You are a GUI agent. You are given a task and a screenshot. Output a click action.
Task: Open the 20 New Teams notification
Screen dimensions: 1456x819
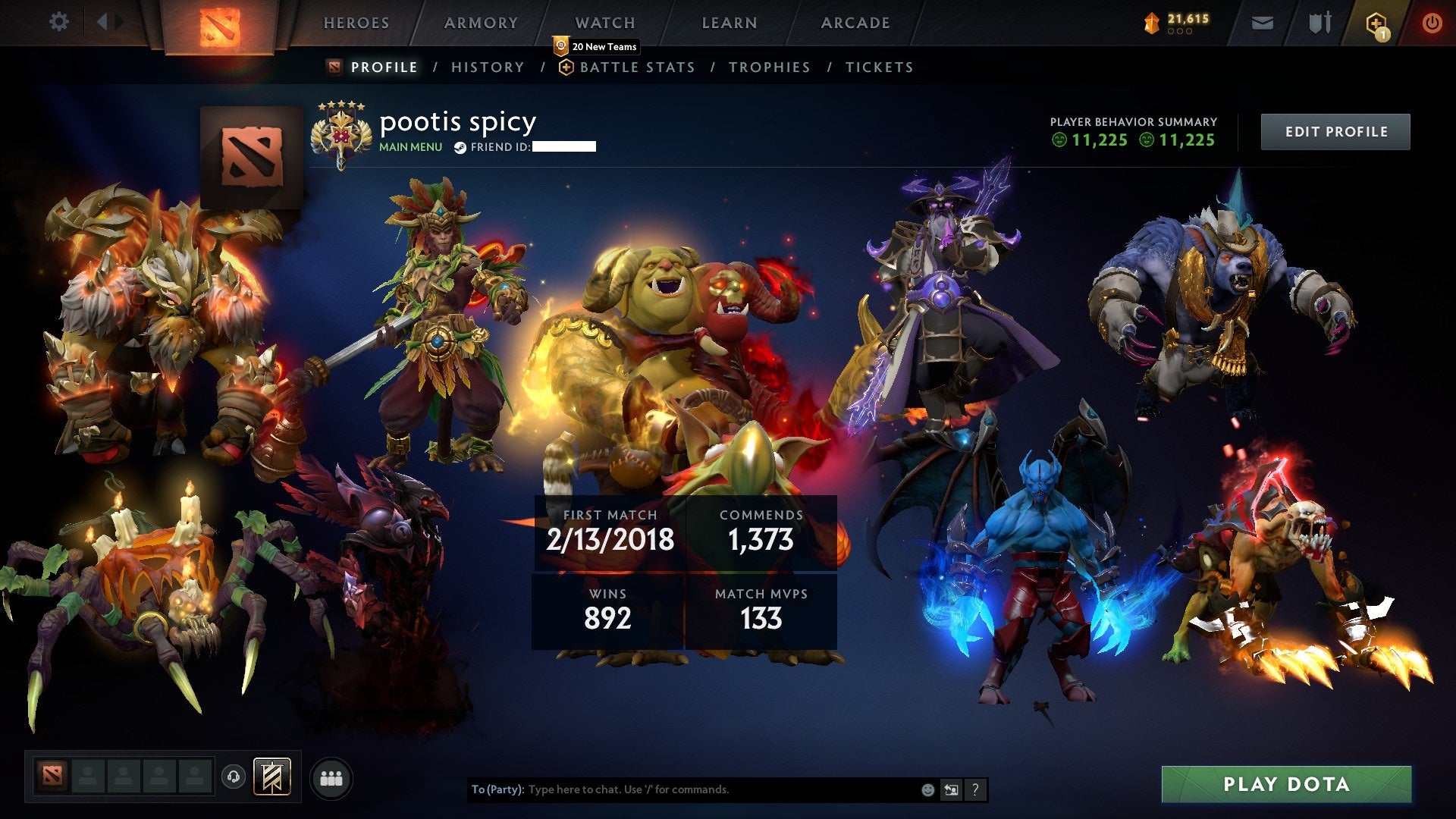598,45
